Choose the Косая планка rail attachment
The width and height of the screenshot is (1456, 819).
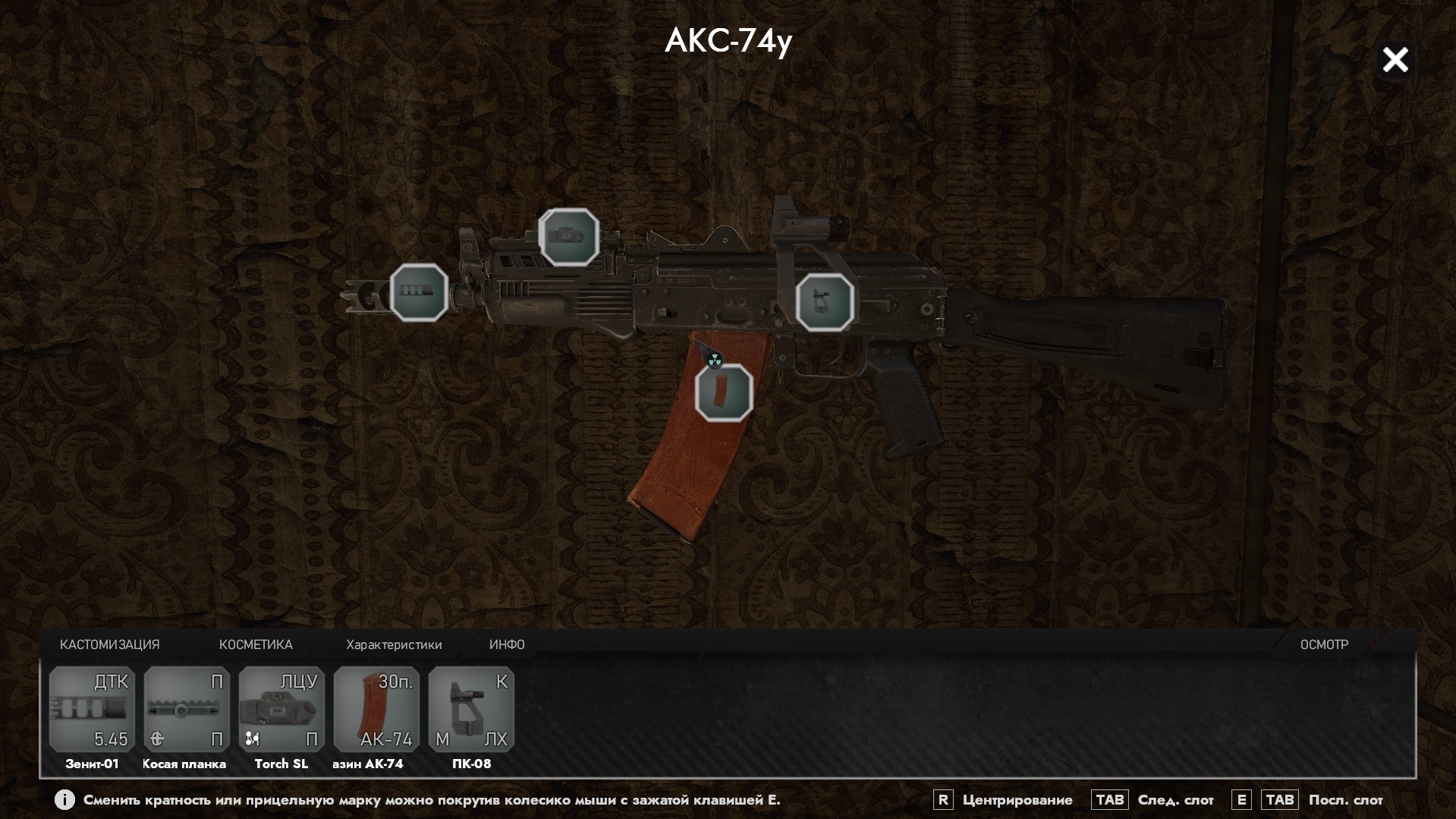tap(187, 710)
